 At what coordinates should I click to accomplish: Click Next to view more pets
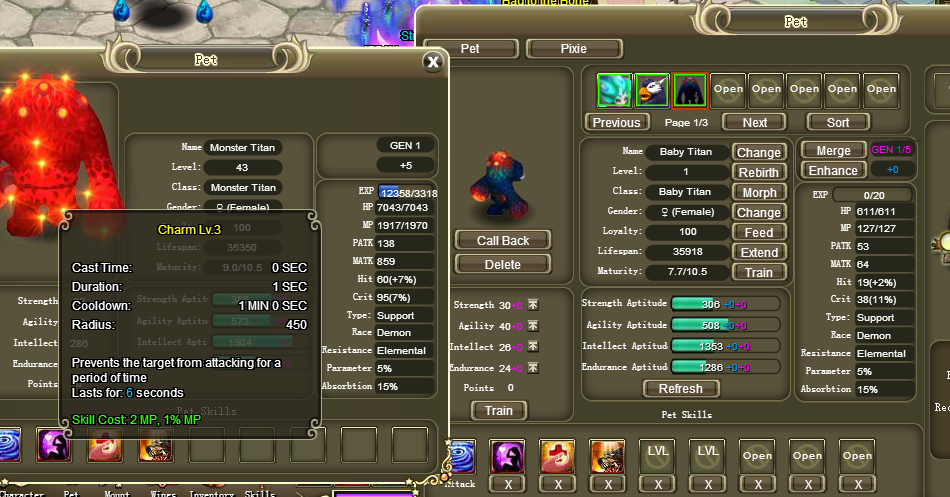756,122
